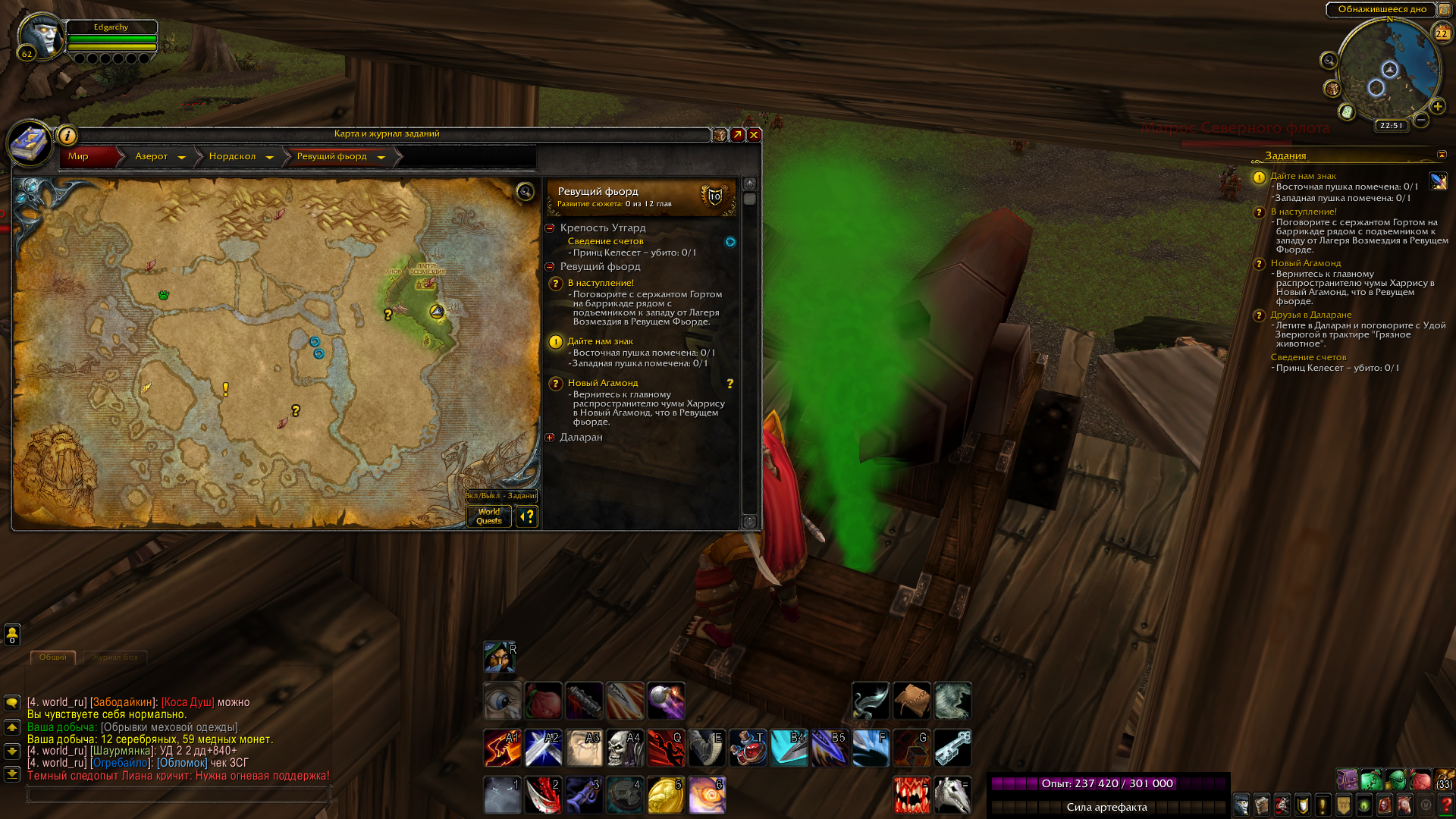Select the quest В наступление! in the log

(x=601, y=283)
